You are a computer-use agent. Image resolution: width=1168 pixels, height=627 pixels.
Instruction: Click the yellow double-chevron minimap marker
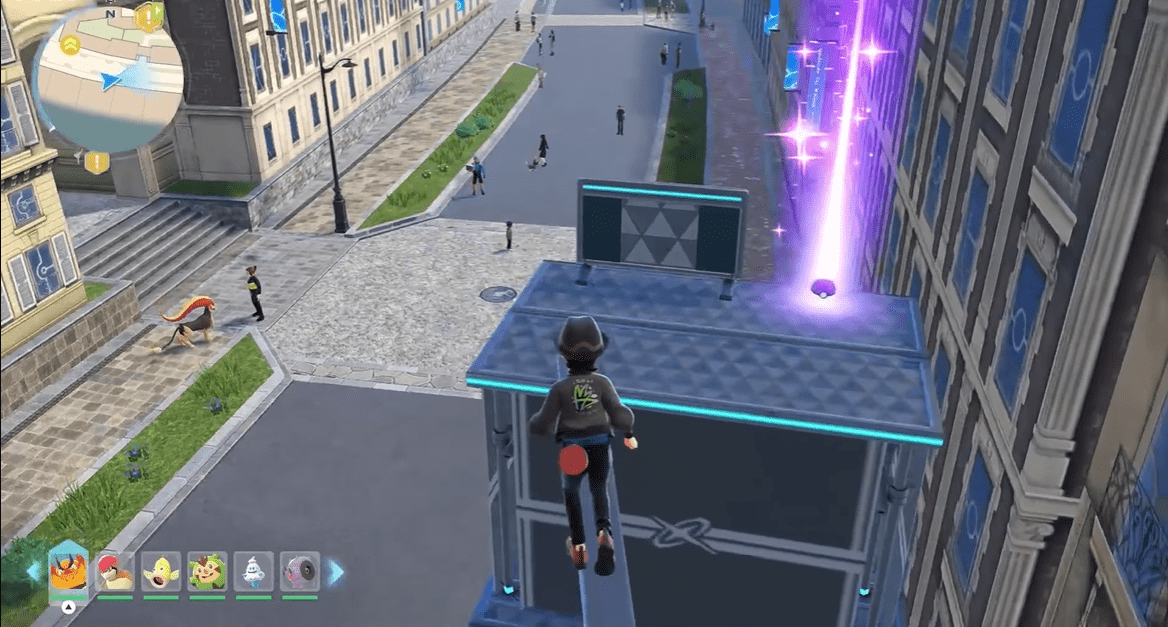(x=70, y=44)
